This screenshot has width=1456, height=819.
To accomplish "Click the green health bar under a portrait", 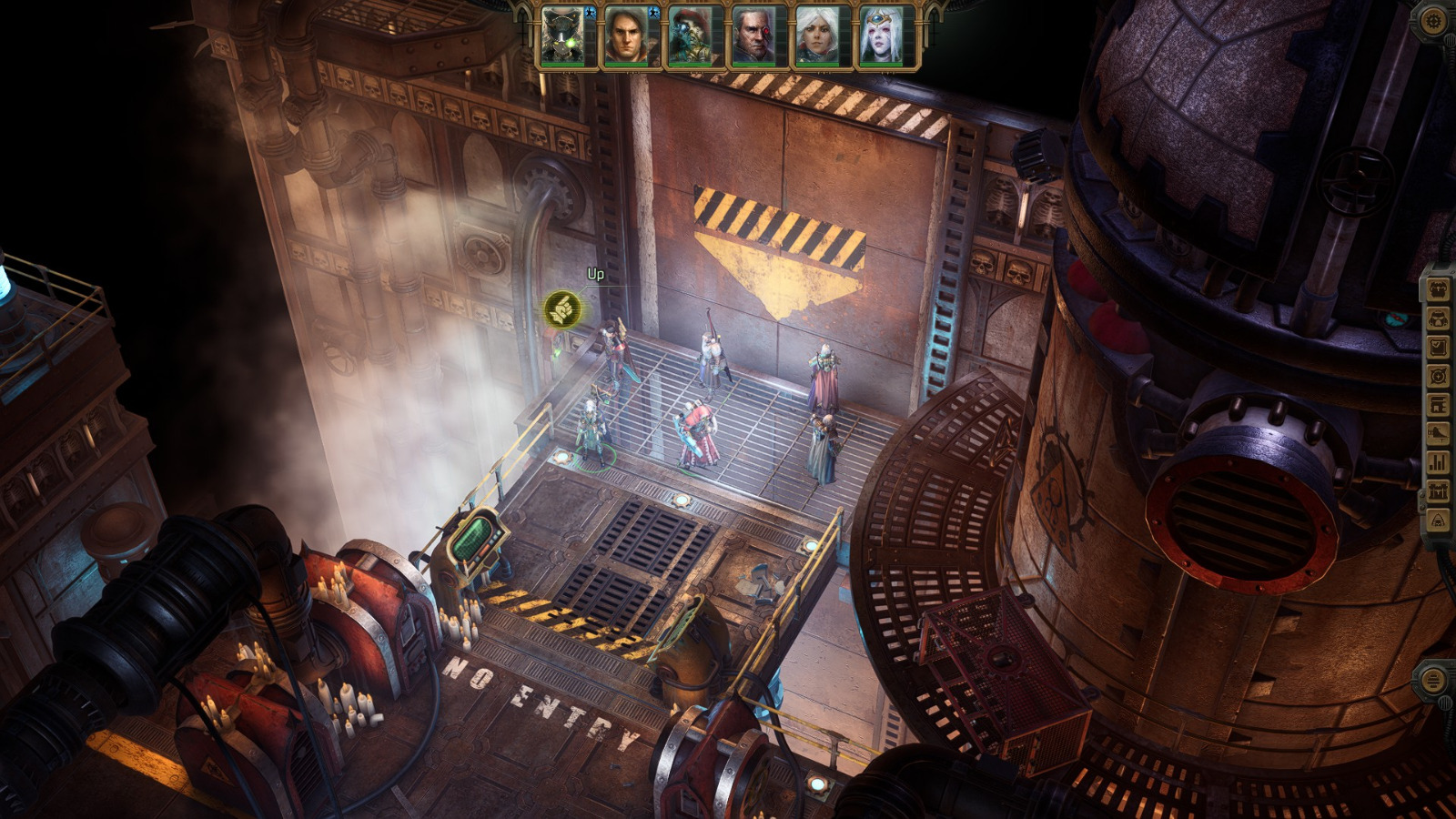I will point(562,65).
